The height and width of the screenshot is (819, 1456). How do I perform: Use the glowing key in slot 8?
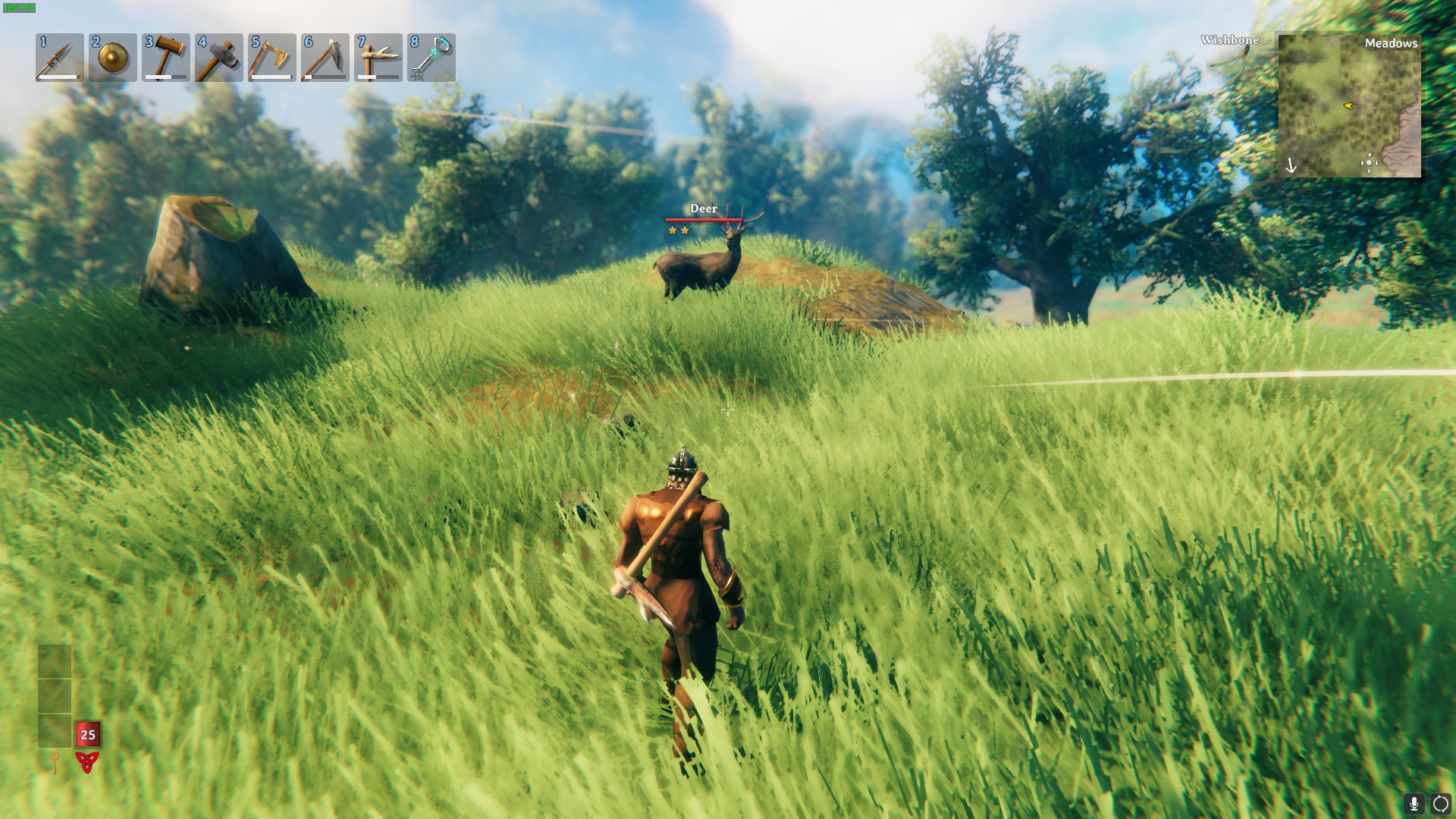pos(431,58)
